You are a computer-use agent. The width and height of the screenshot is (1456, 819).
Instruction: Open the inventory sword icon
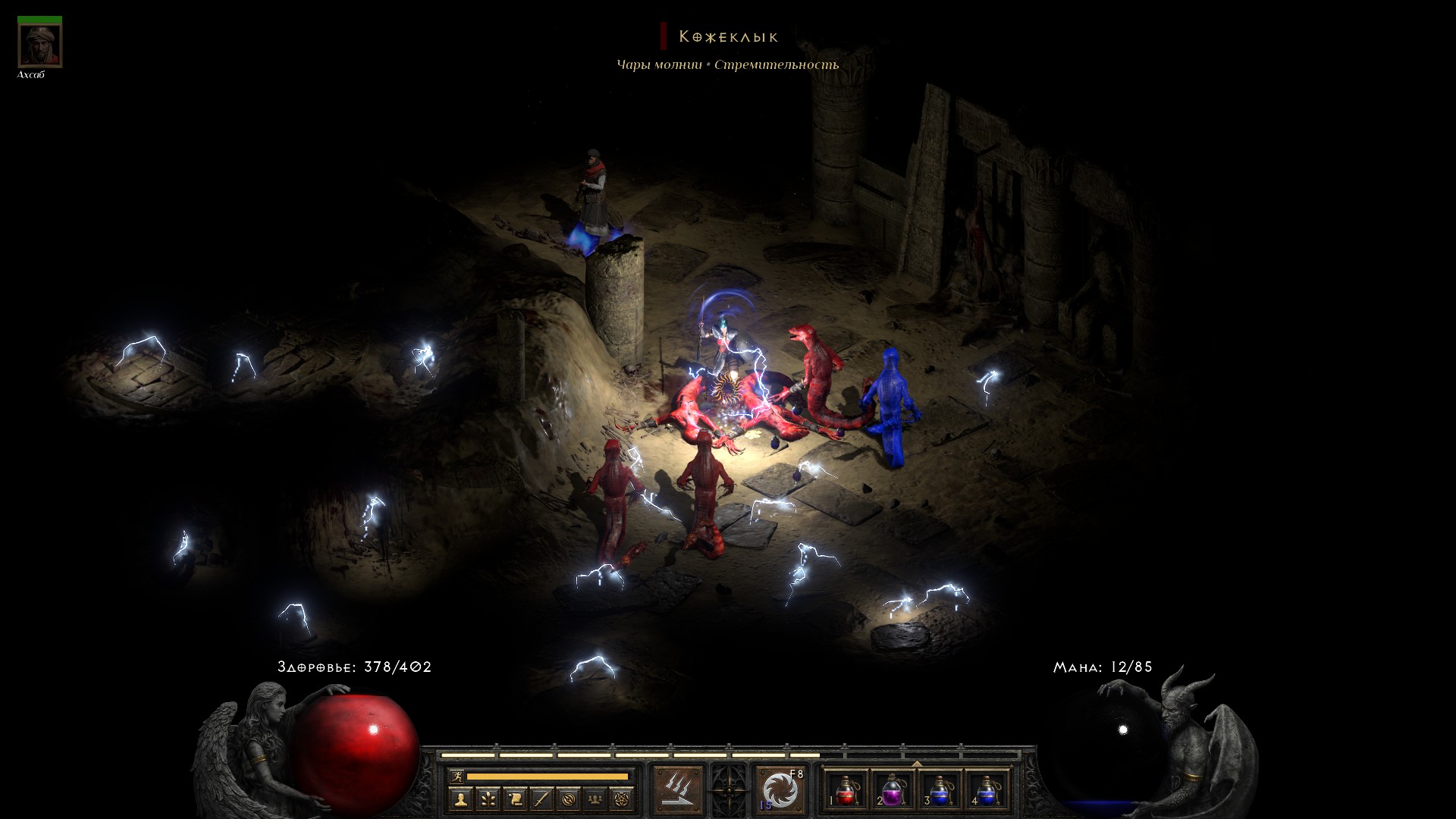(541, 799)
